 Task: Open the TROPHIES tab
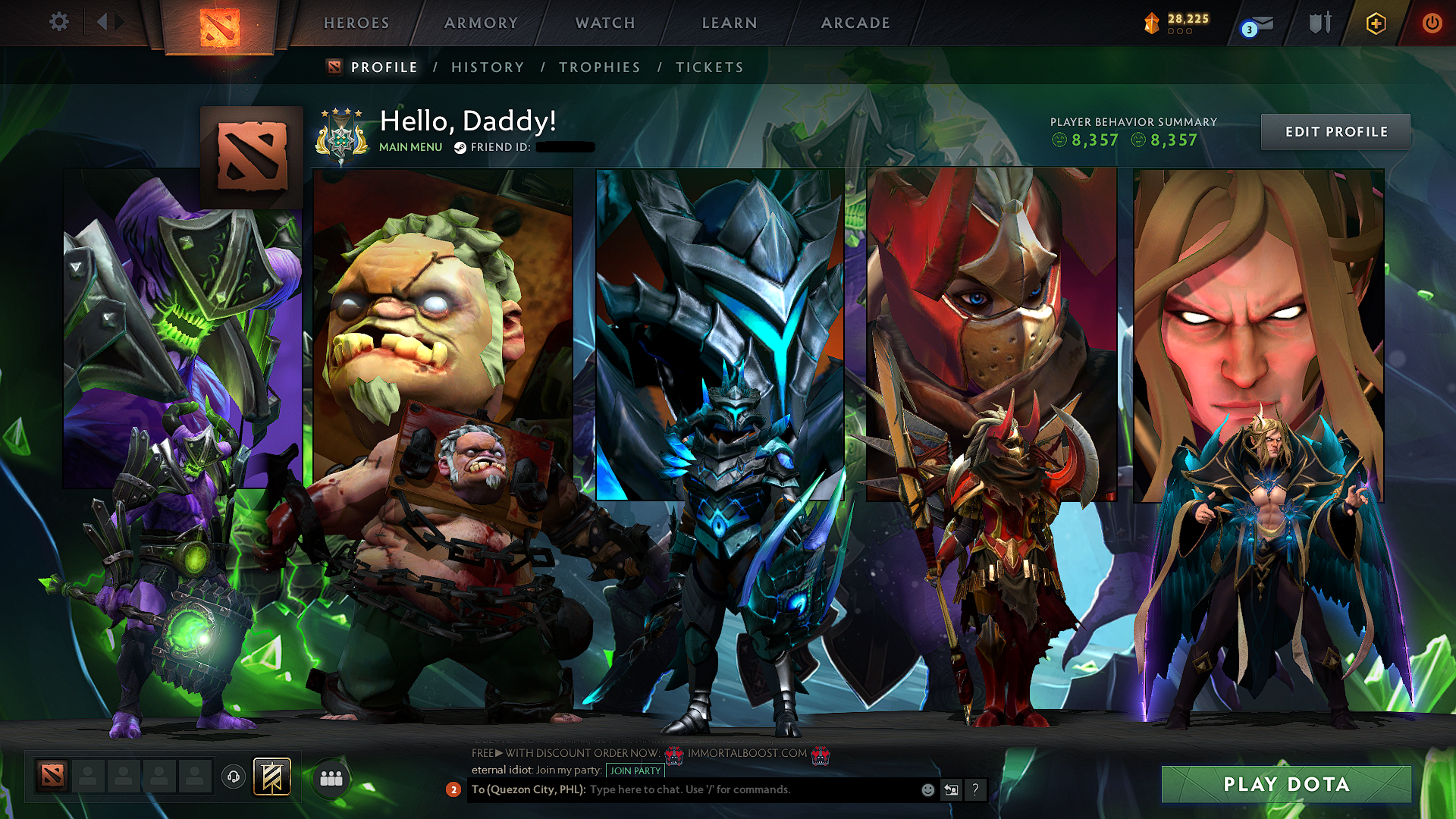[599, 67]
